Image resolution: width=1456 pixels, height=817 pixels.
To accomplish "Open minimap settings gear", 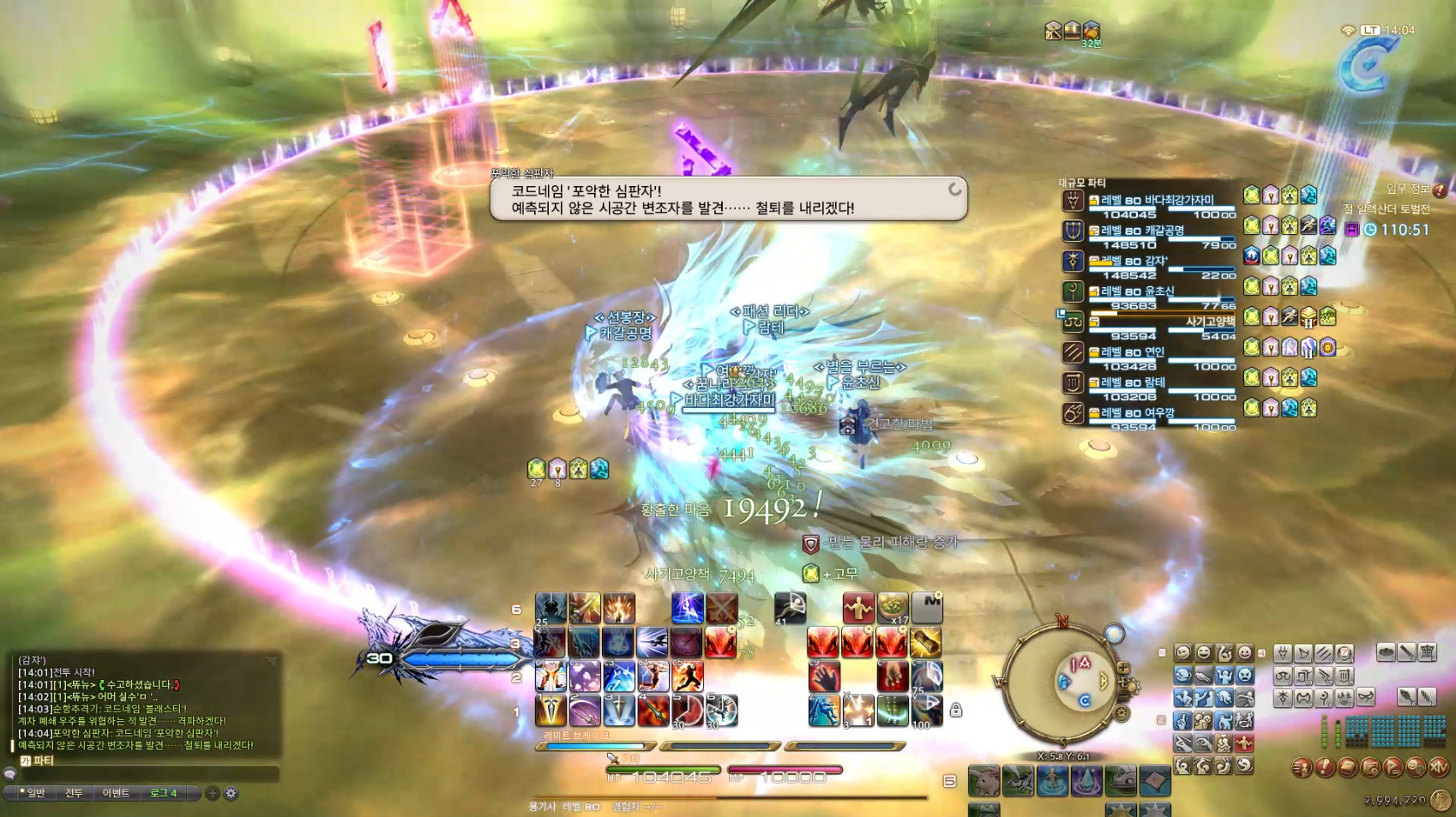I will coord(1122,712).
